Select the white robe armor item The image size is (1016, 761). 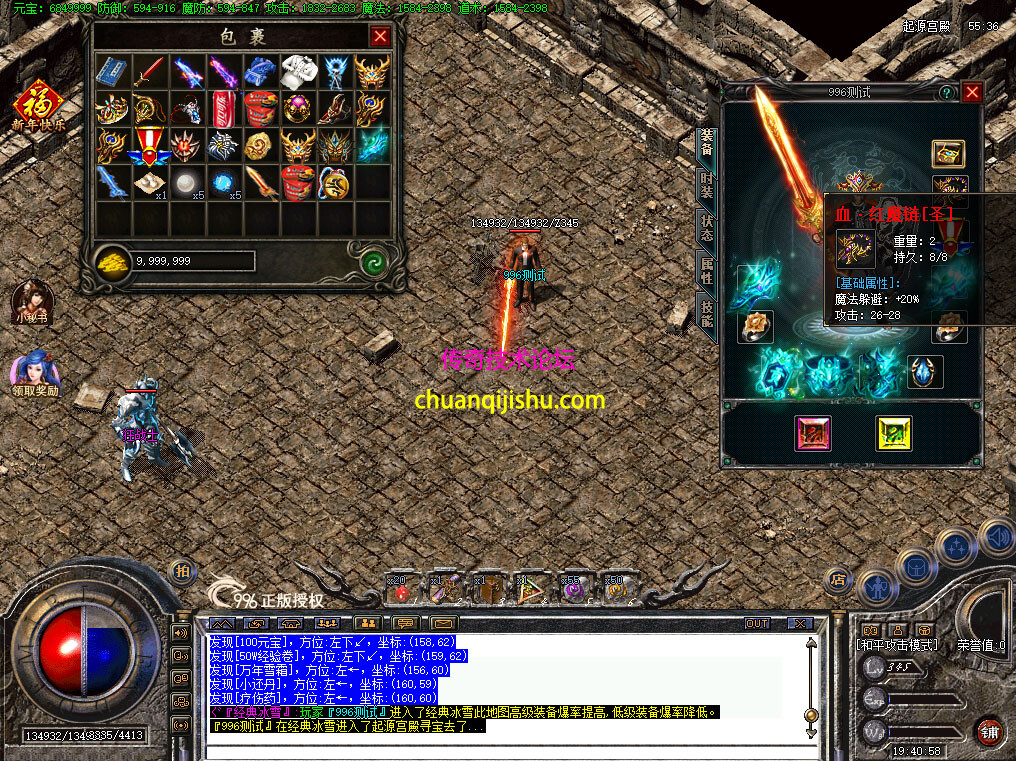click(x=298, y=71)
